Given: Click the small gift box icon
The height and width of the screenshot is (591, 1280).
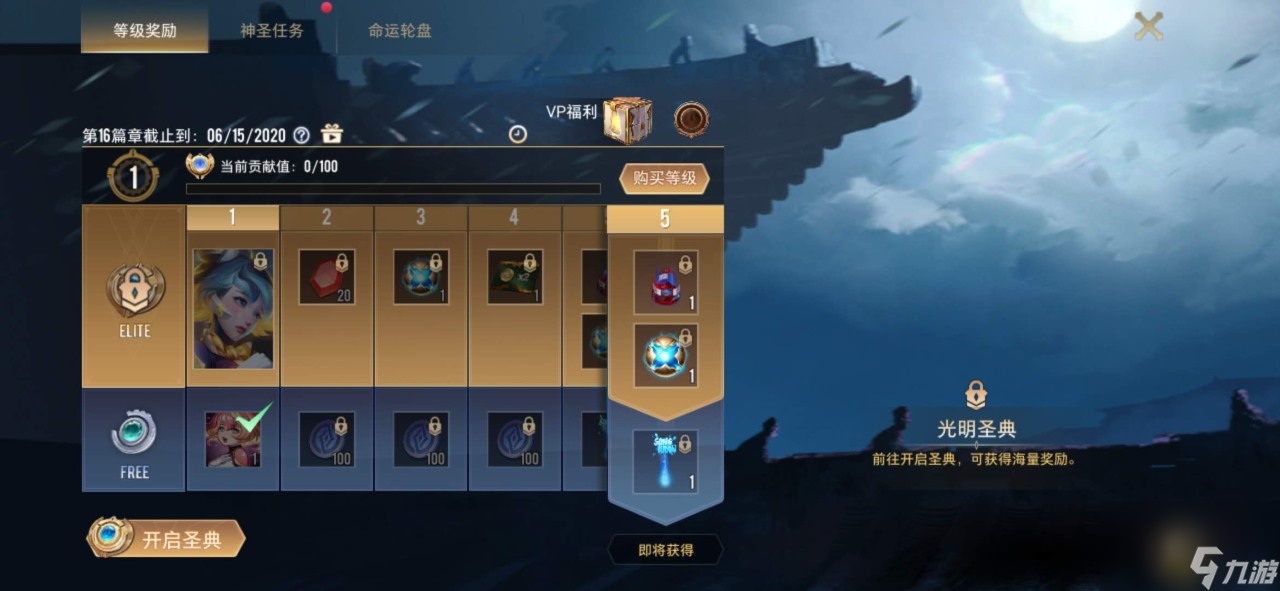Looking at the screenshot, I should [x=331, y=135].
